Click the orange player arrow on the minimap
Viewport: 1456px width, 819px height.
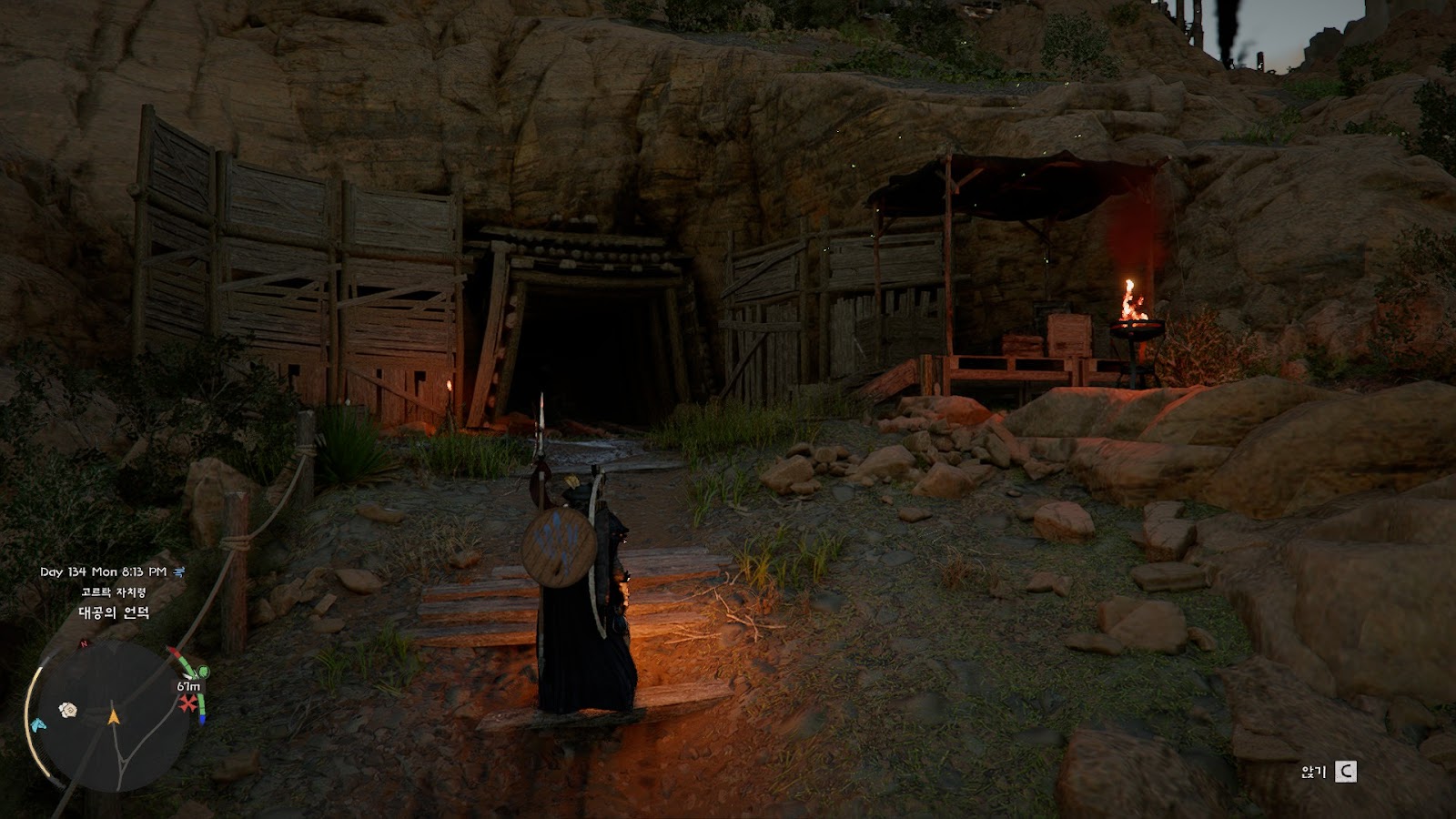(x=114, y=717)
